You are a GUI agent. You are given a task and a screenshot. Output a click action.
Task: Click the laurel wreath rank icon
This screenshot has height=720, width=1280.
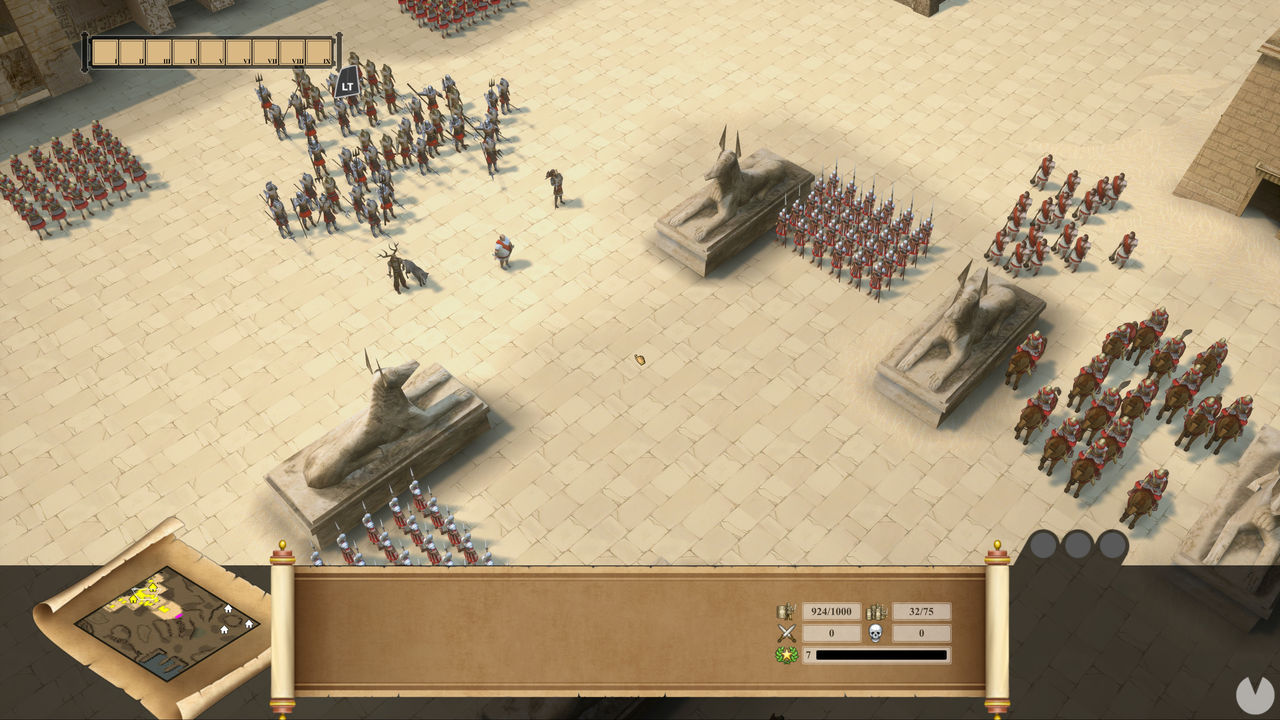point(786,654)
